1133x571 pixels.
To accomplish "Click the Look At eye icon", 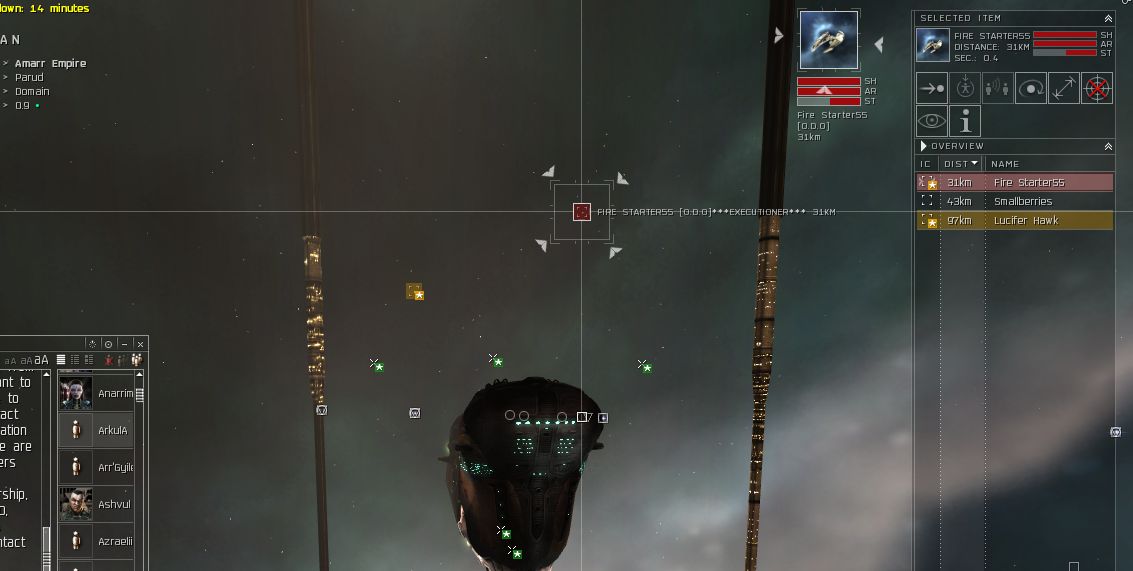I will click(x=932, y=121).
